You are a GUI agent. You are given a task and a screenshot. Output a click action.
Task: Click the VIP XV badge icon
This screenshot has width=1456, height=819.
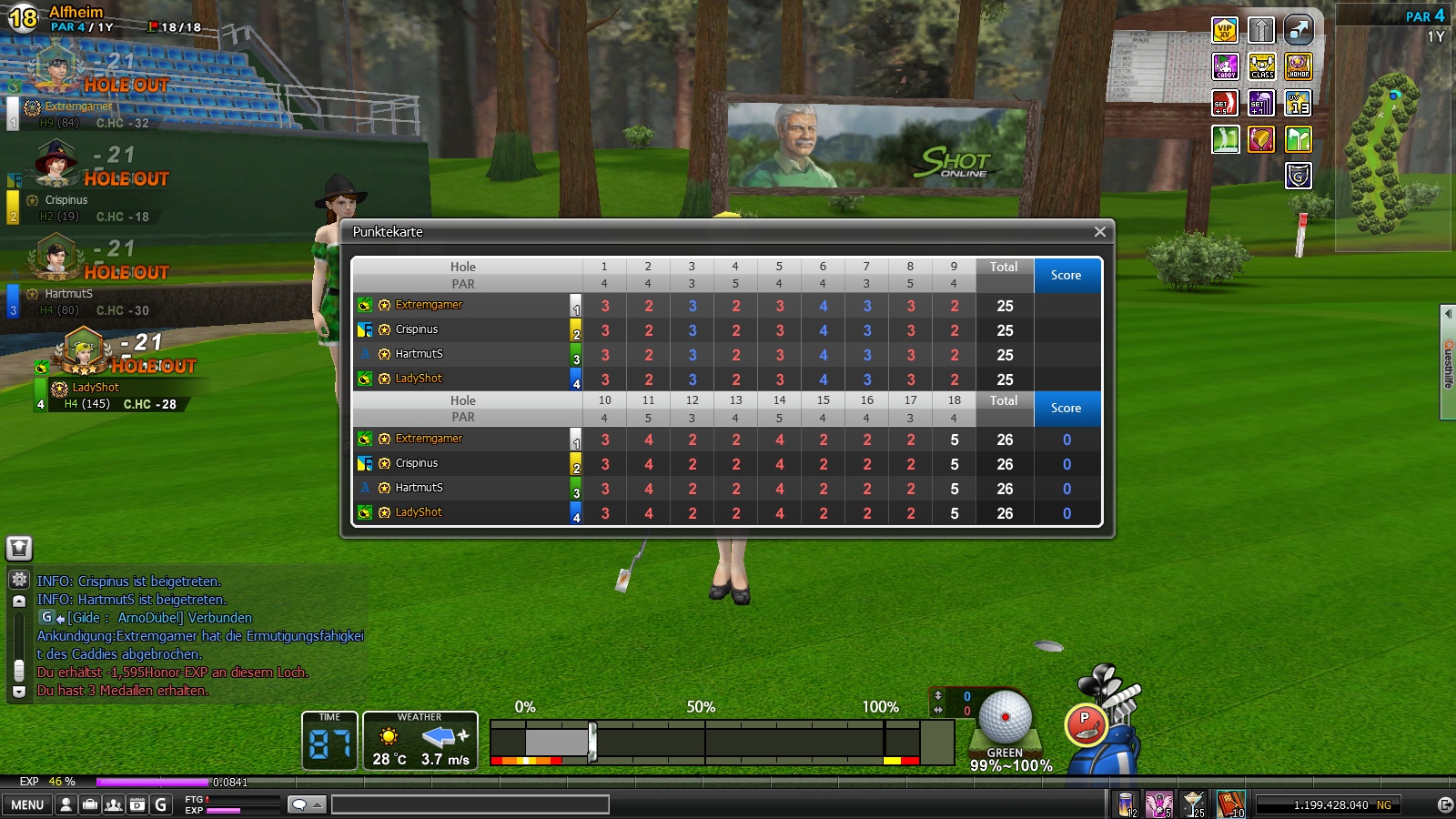pyautogui.click(x=1225, y=31)
